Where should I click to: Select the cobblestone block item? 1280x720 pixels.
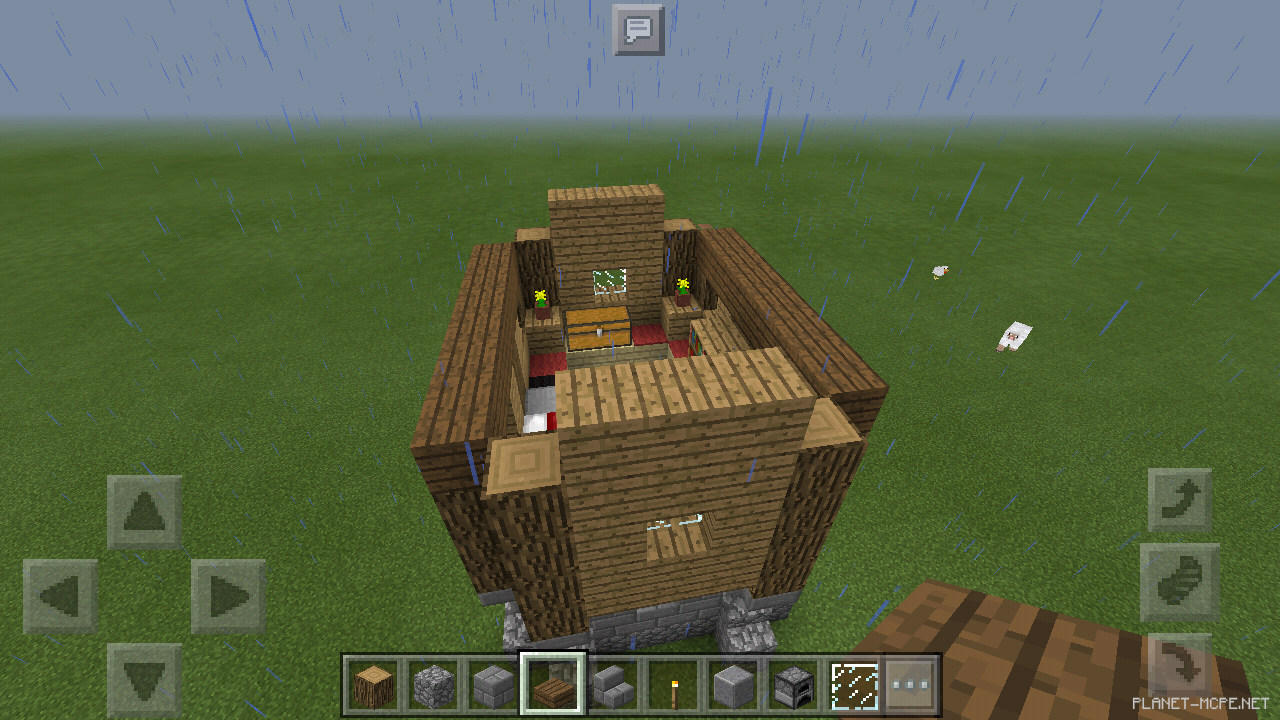click(435, 682)
